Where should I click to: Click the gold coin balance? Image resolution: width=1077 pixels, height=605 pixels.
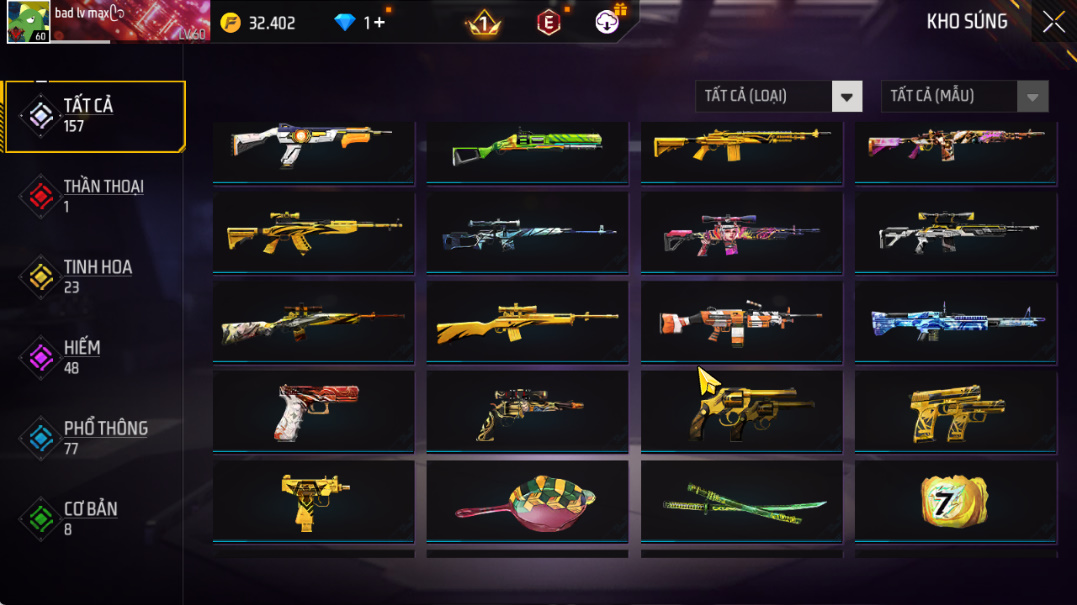point(259,22)
